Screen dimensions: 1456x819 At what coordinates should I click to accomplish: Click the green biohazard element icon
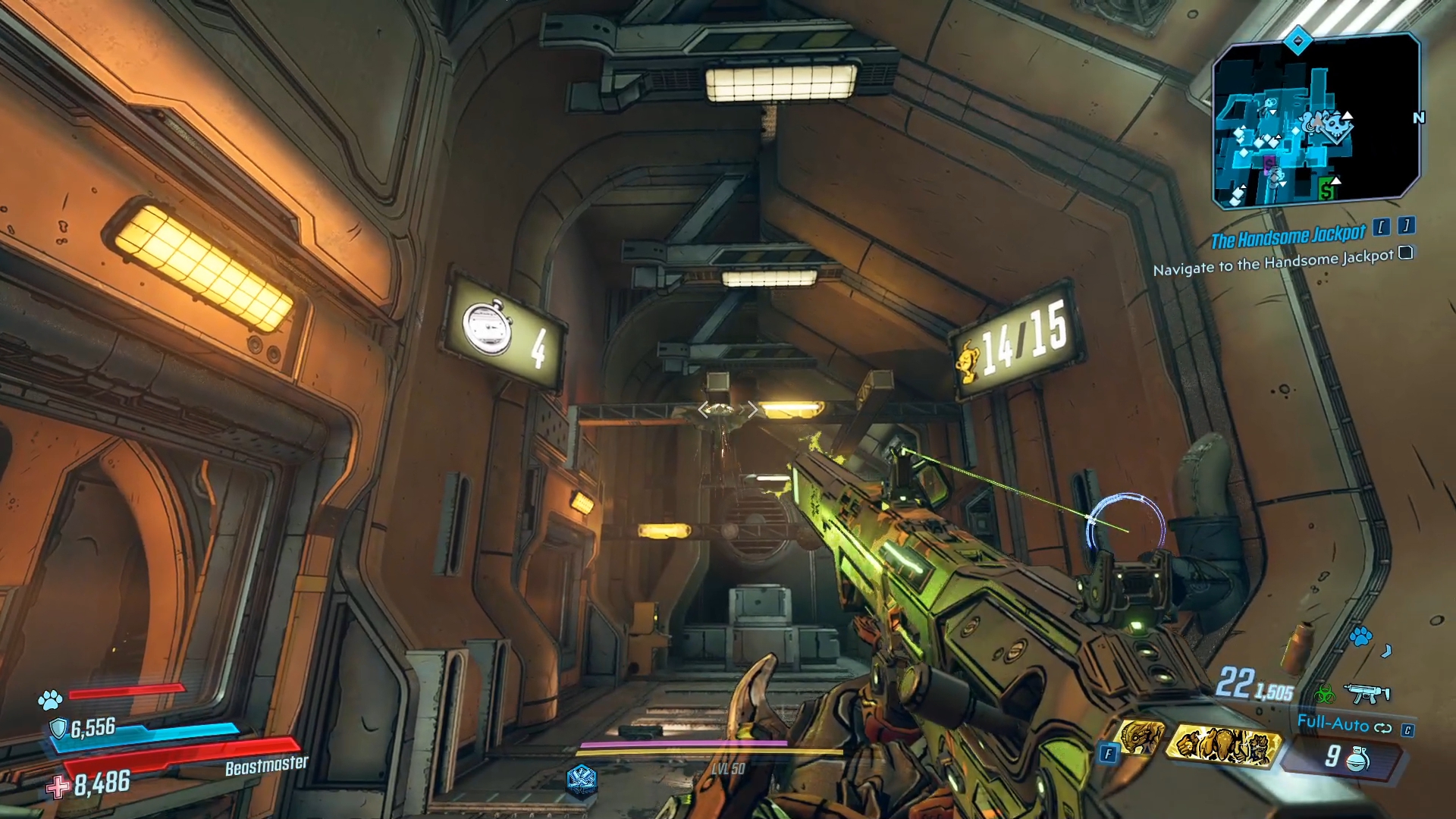1327,695
